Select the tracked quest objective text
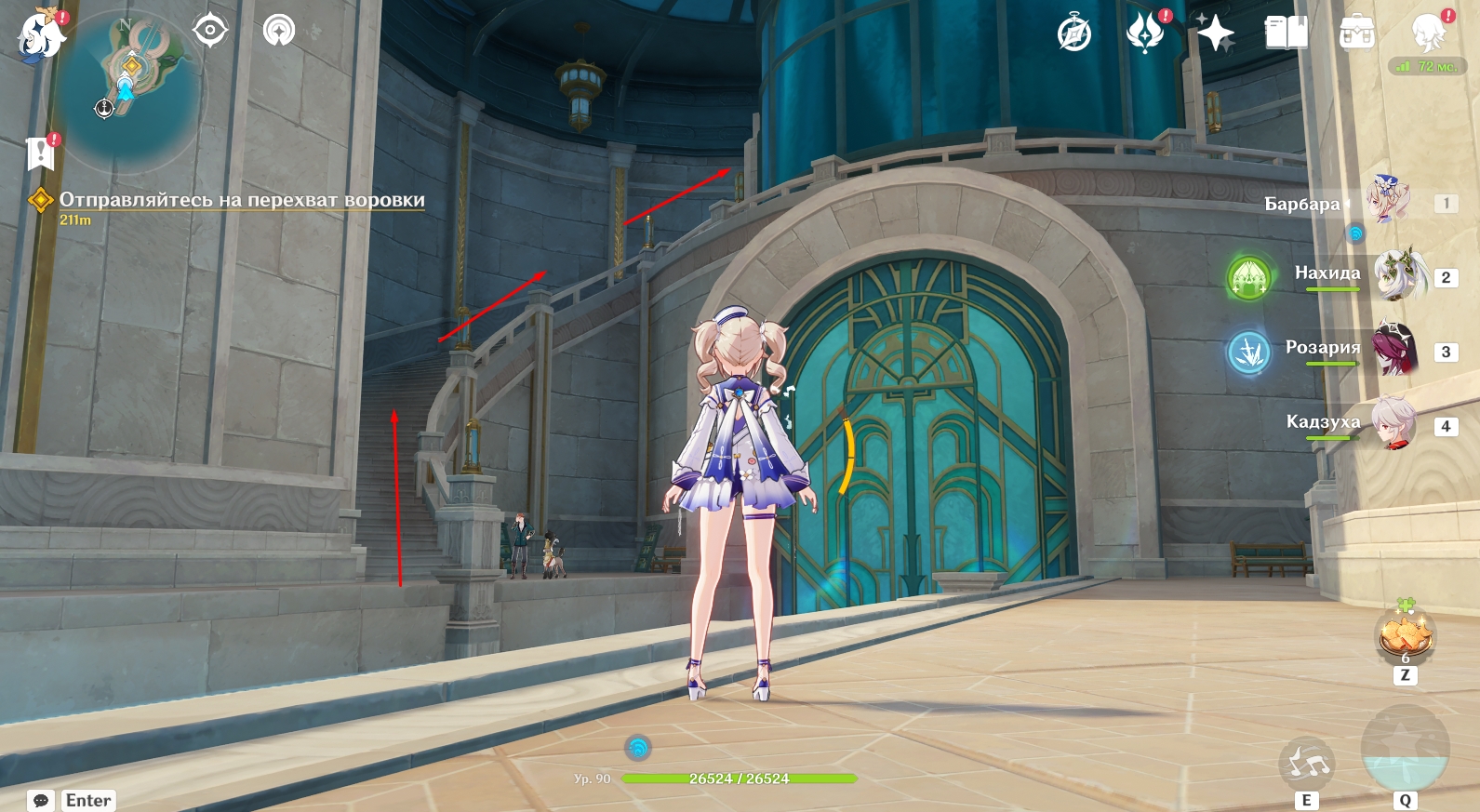This screenshot has width=1480, height=812. pyautogui.click(x=242, y=200)
